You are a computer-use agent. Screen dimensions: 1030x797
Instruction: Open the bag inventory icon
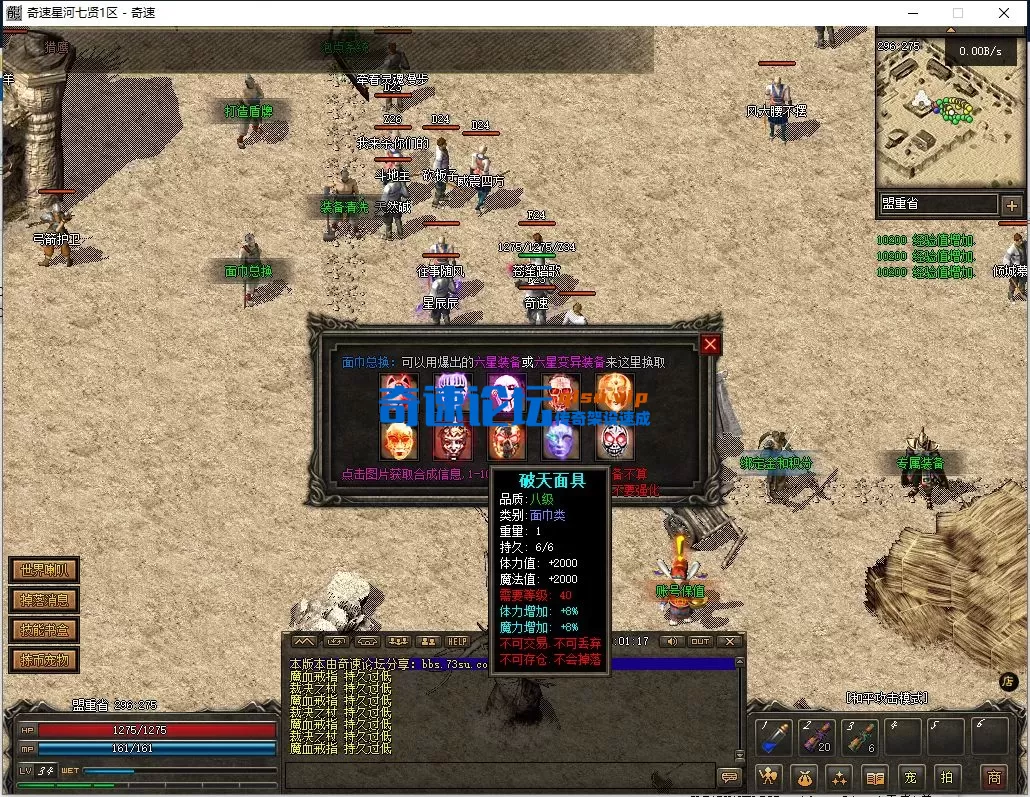pyautogui.click(x=804, y=777)
